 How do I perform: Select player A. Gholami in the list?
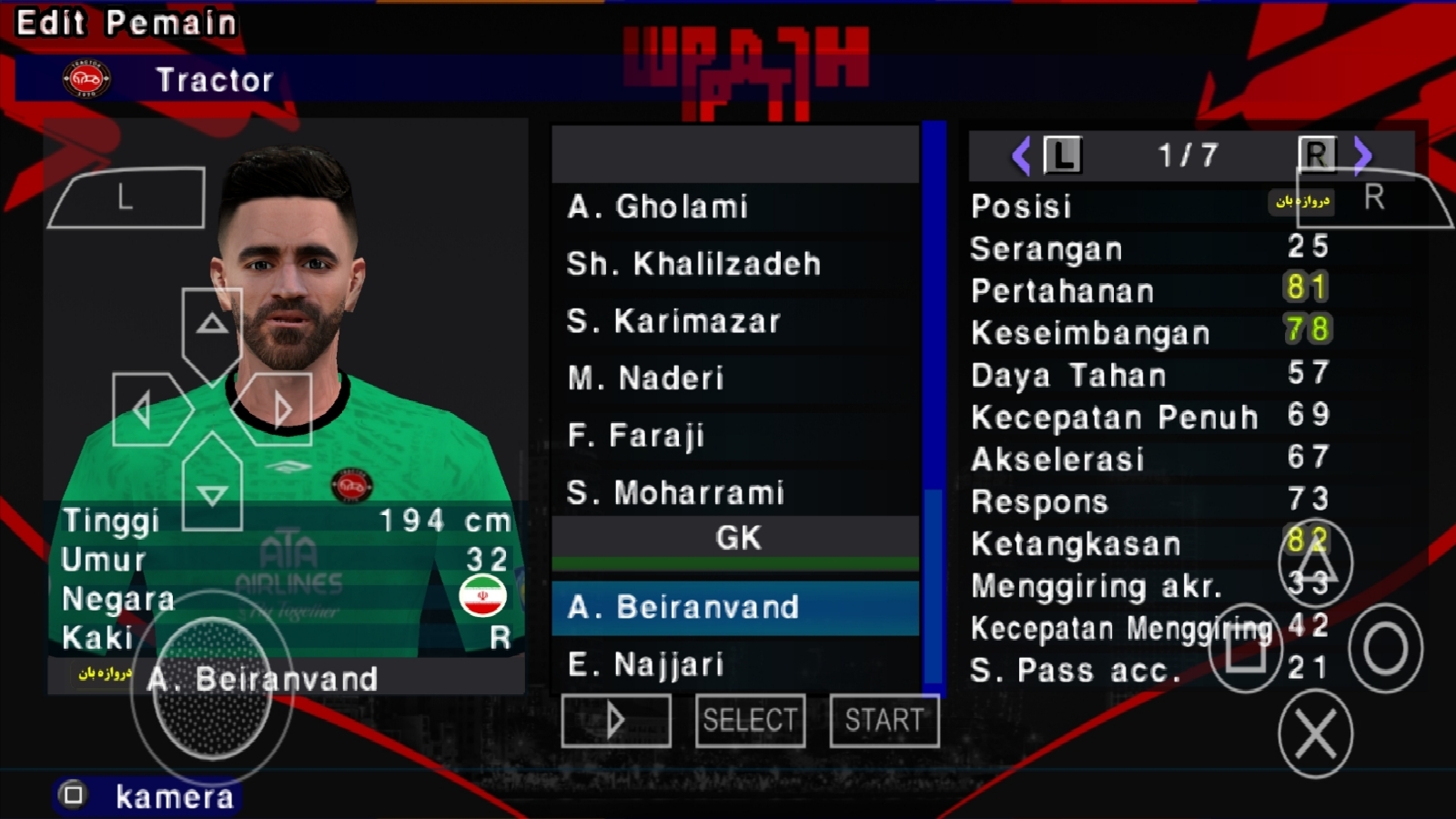point(657,207)
